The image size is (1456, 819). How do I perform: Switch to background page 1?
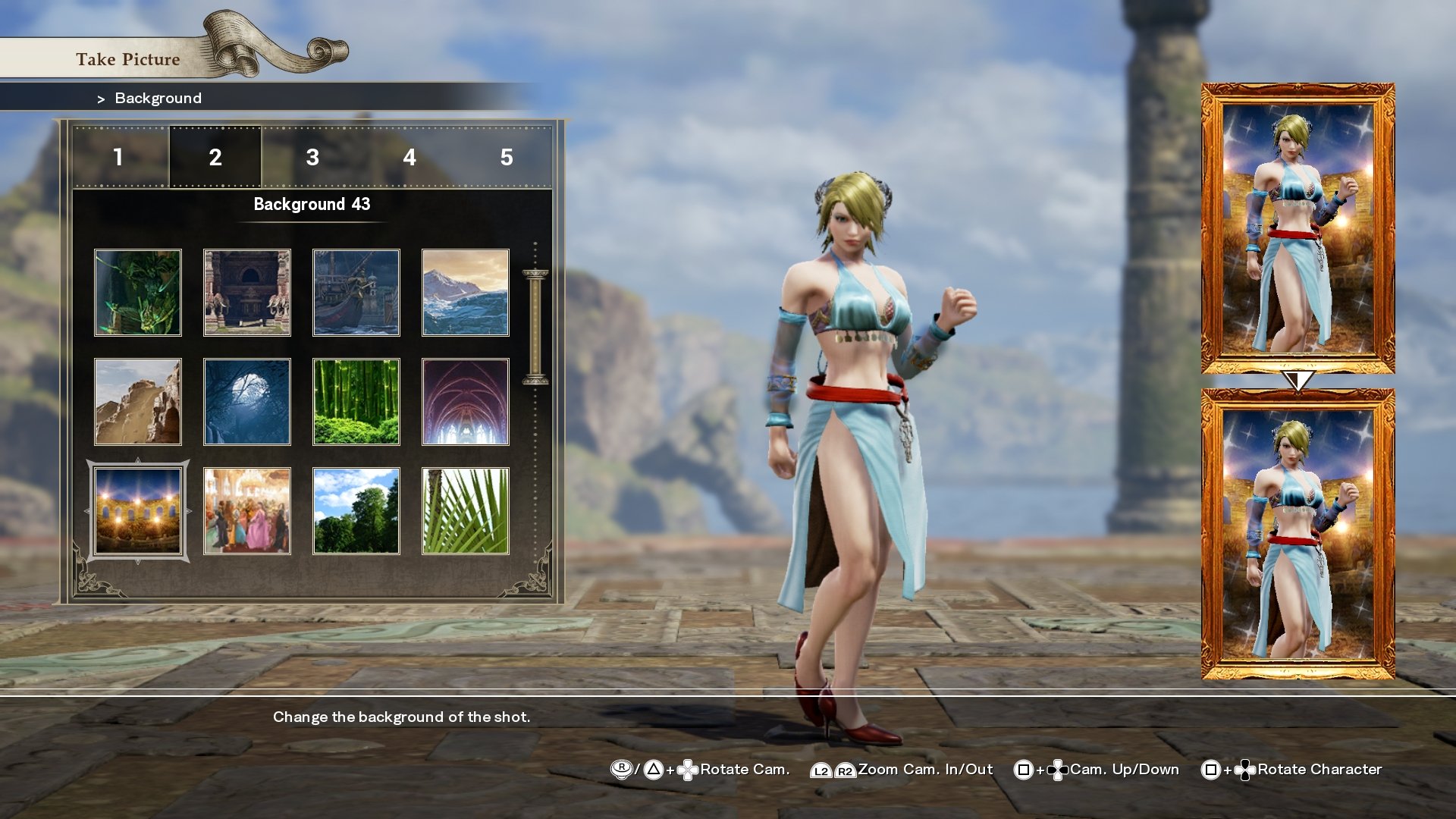[x=118, y=158]
